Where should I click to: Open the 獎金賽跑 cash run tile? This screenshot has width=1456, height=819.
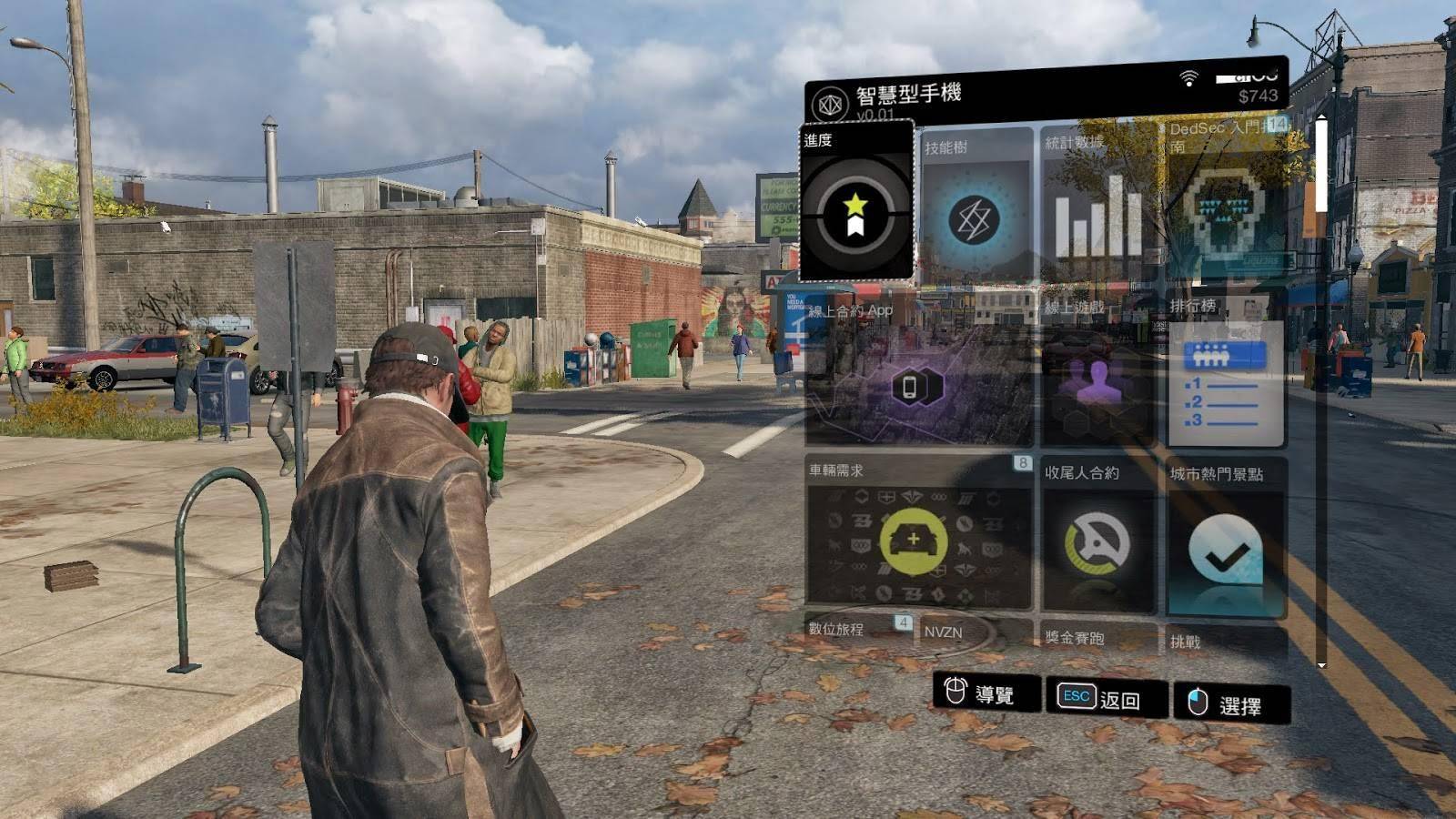pos(1098,640)
